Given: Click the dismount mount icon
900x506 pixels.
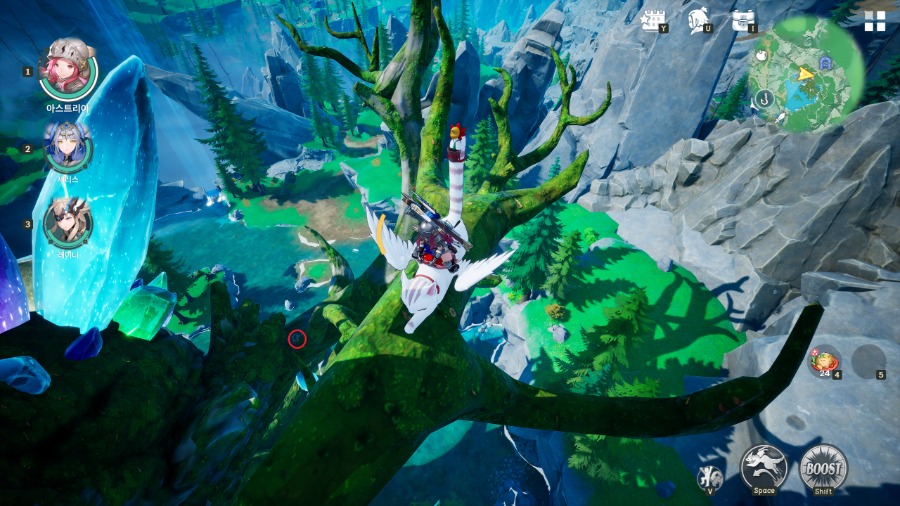Looking at the screenshot, I should click(x=708, y=477).
